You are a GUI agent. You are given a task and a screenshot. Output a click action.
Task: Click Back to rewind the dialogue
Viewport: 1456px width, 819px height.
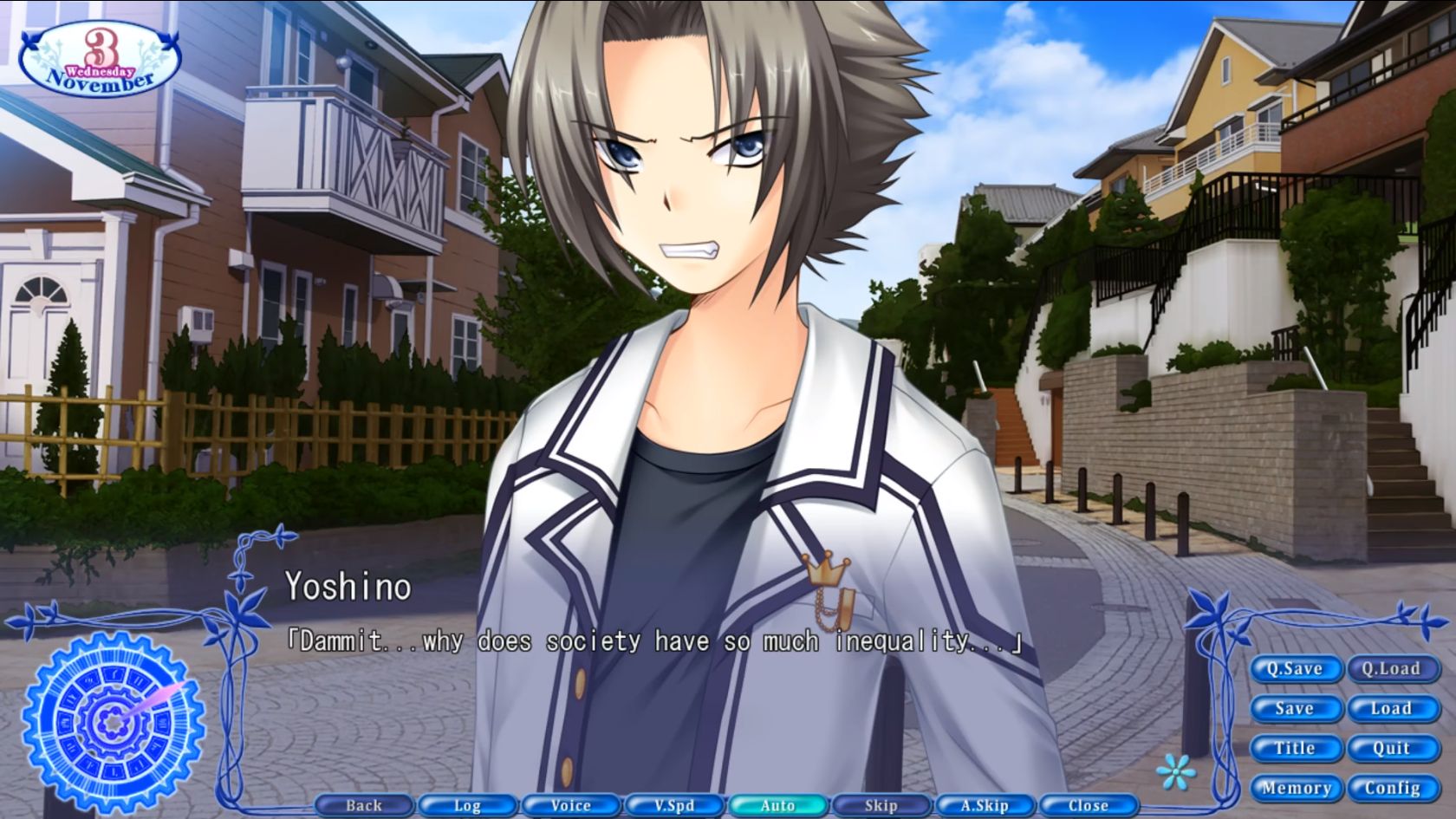[x=363, y=805]
